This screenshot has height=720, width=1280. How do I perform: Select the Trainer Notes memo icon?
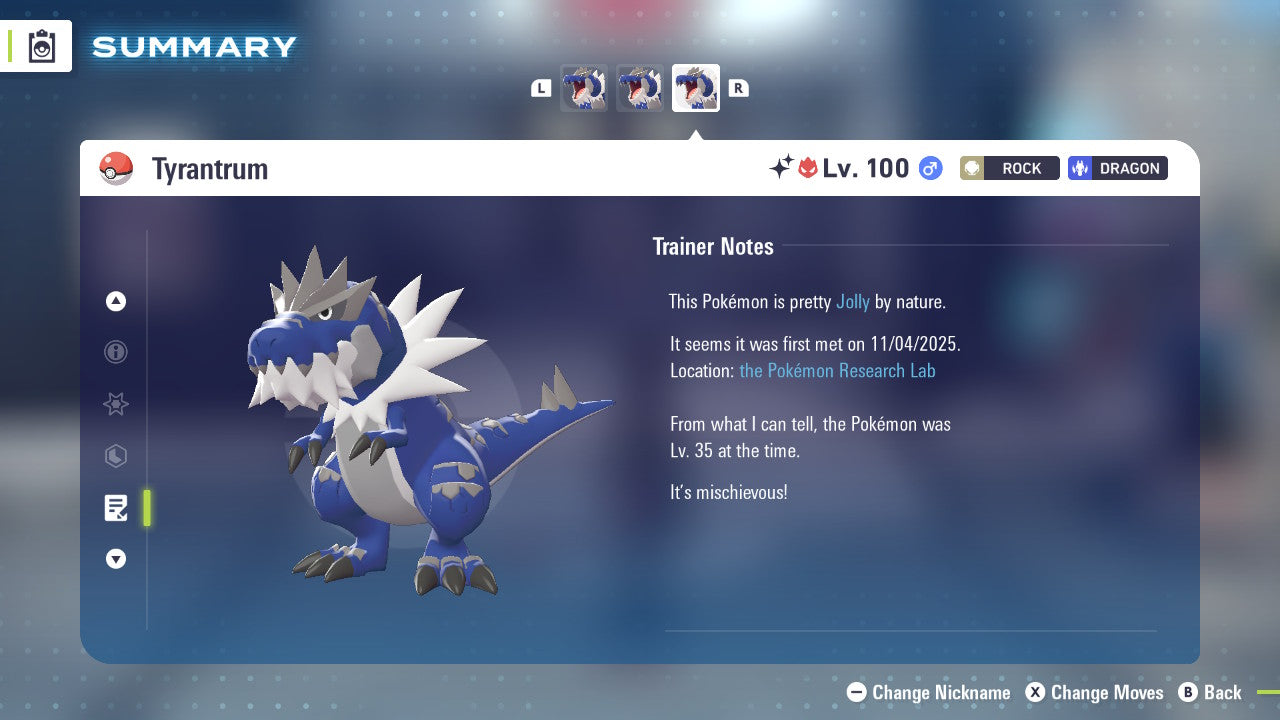point(116,508)
